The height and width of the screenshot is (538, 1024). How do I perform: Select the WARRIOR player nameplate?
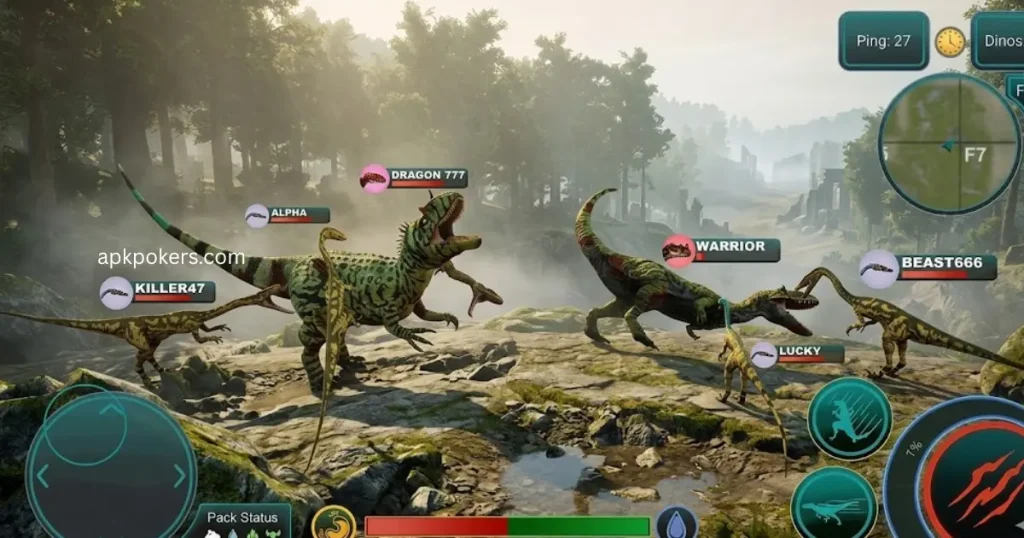721,249
